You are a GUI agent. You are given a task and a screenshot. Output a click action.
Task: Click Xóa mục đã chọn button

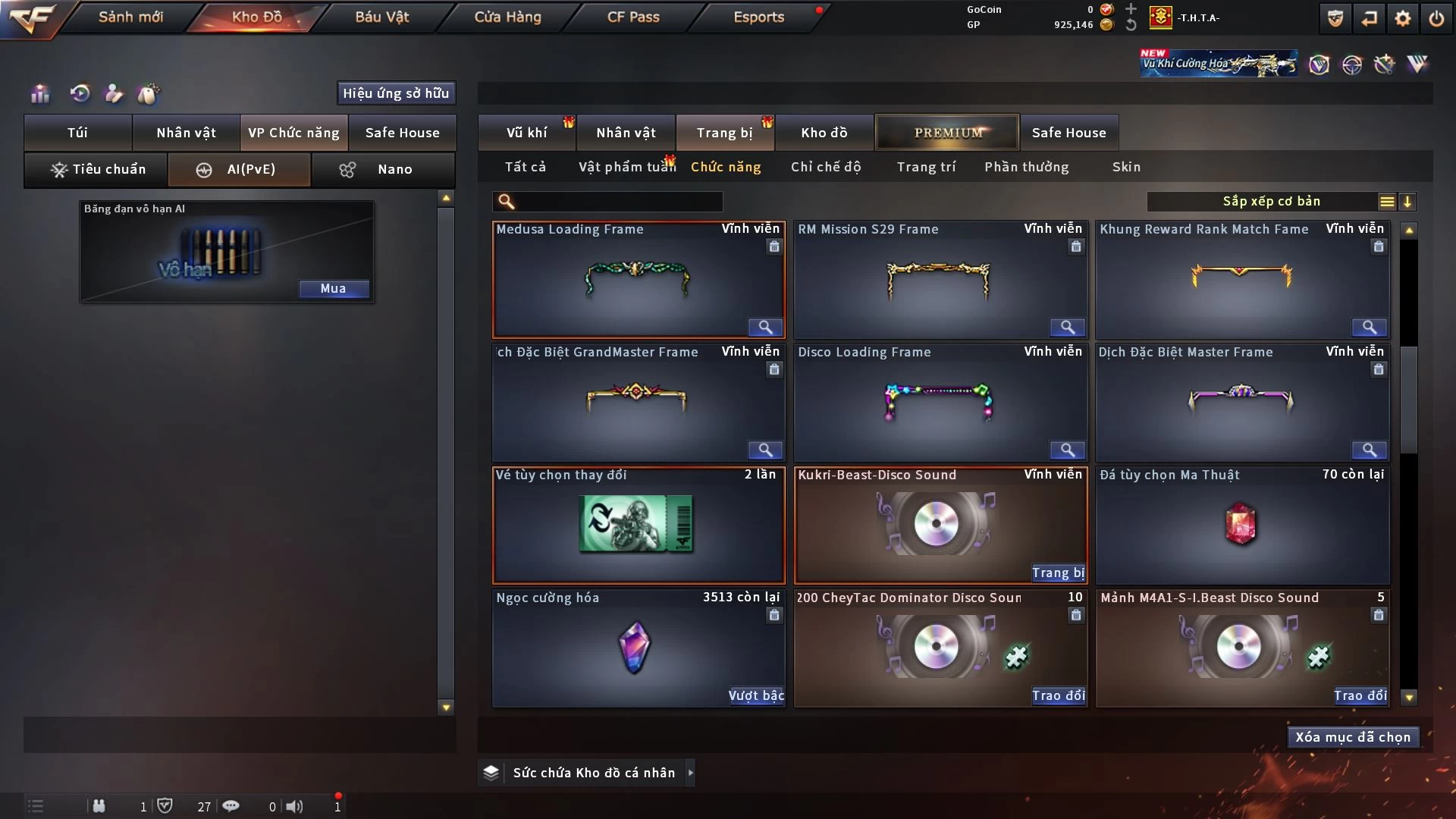pyautogui.click(x=1352, y=737)
